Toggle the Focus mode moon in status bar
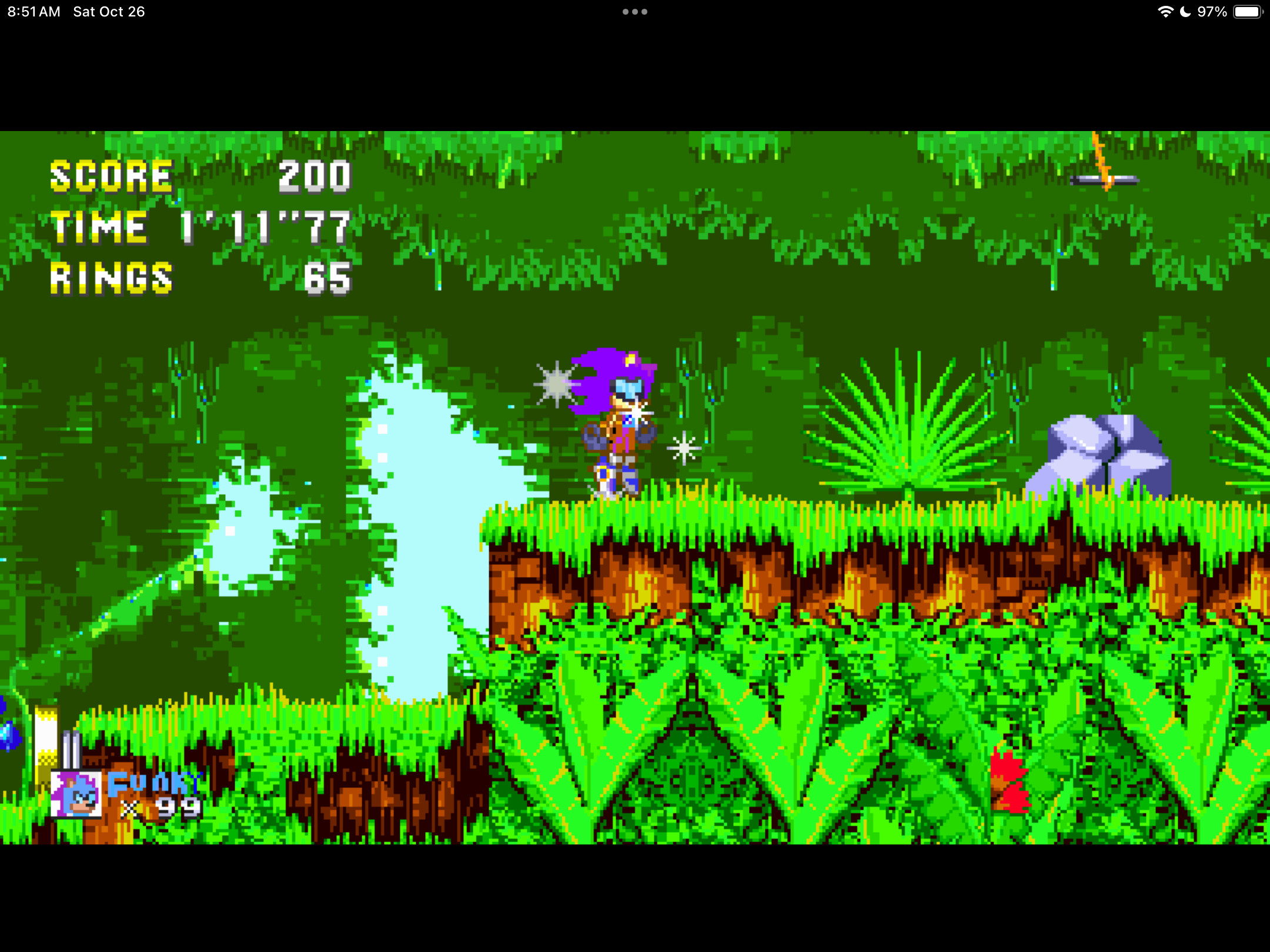This screenshot has width=1270, height=952. pyautogui.click(x=1184, y=11)
